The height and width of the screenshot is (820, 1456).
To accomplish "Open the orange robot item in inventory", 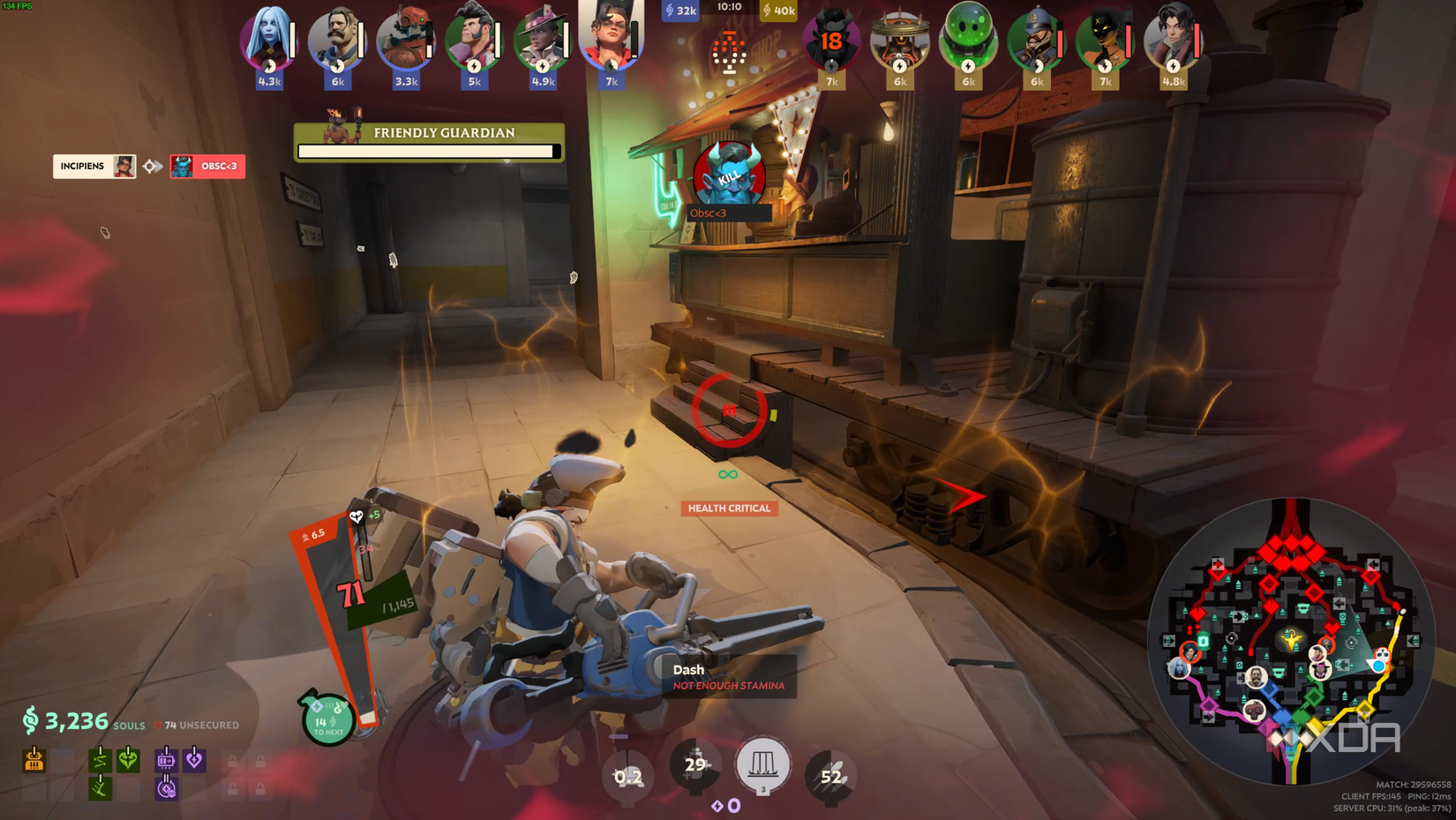I will [x=34, y=760].
